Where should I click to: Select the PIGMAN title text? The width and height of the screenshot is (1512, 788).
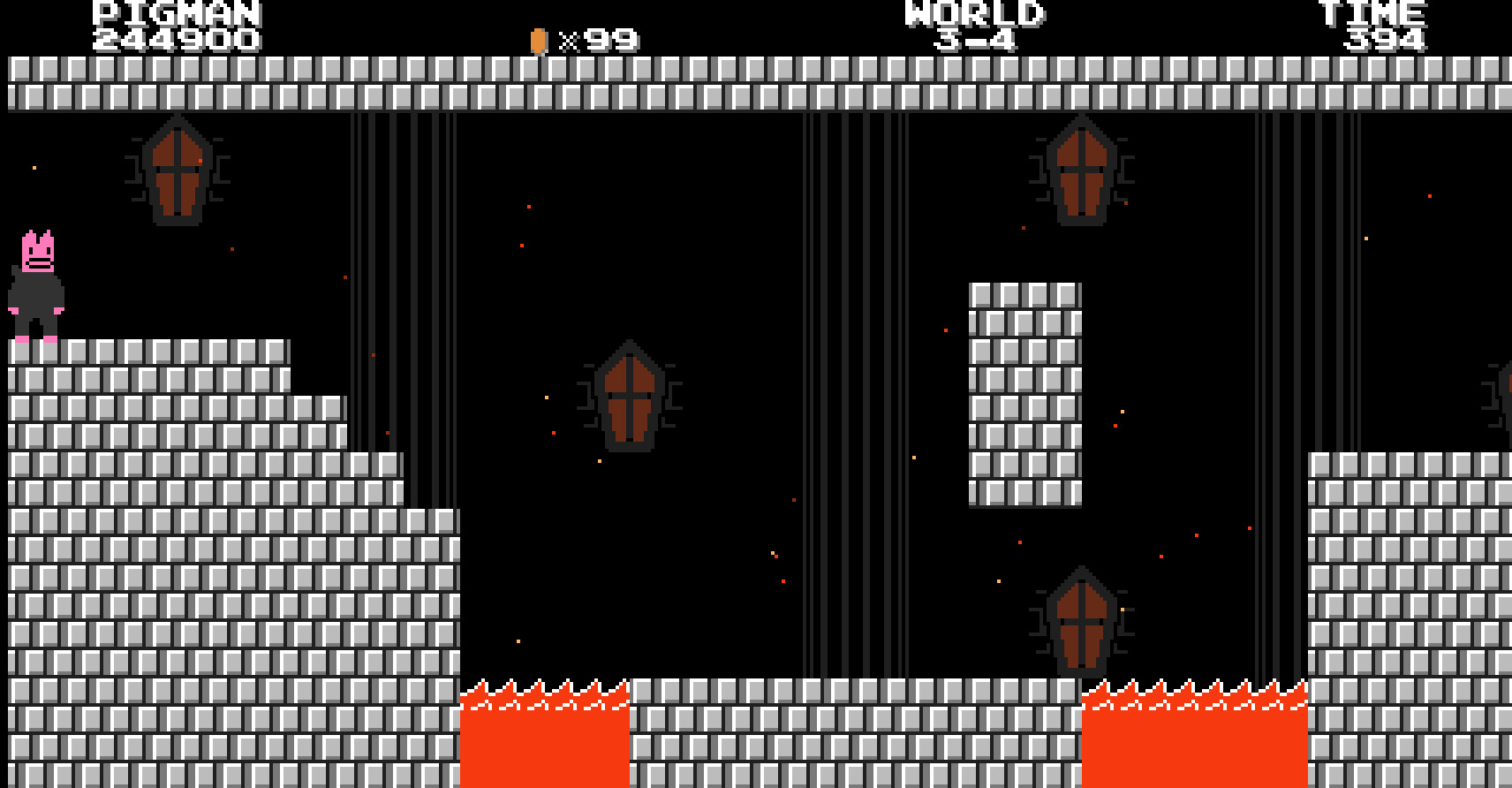click(x=175, y=11)
